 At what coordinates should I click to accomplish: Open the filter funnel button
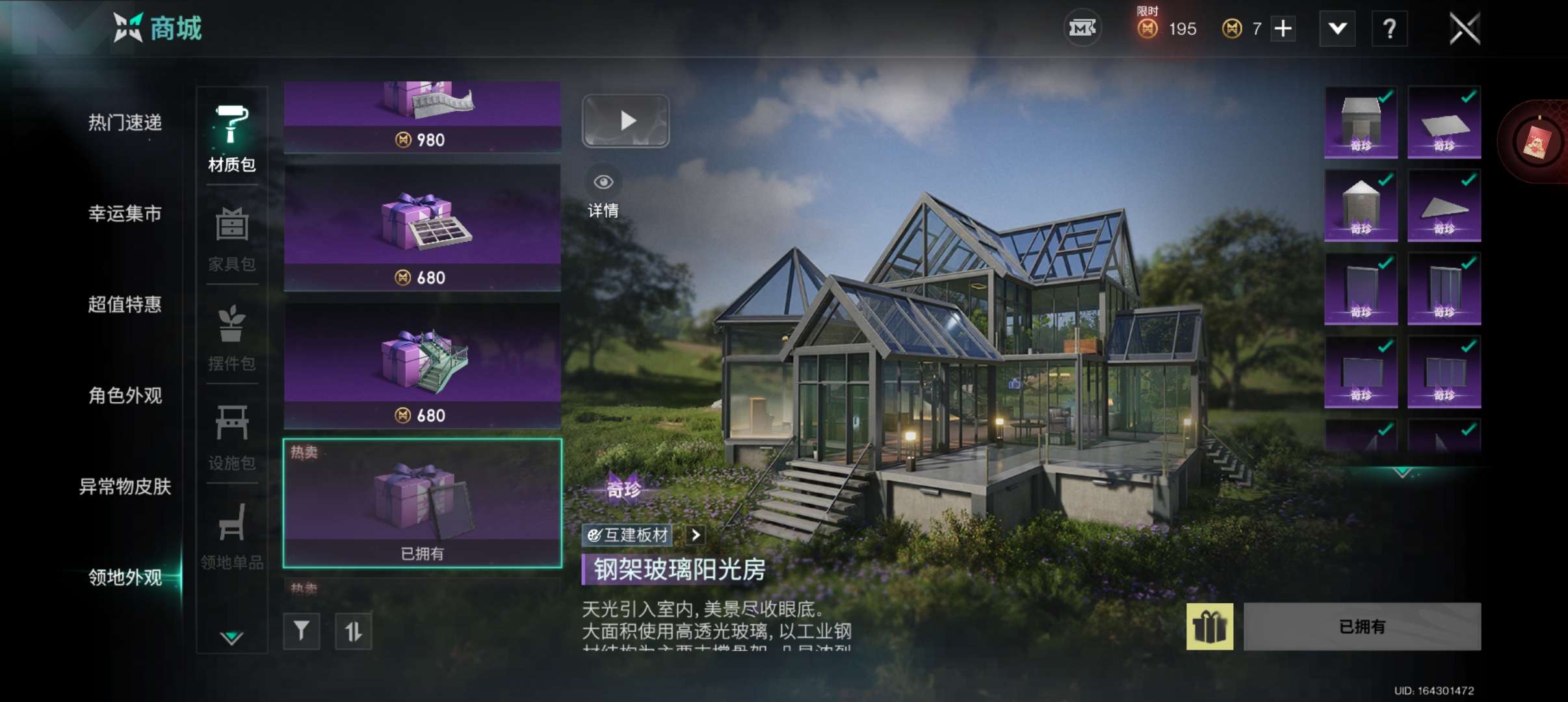pos(302,631)
